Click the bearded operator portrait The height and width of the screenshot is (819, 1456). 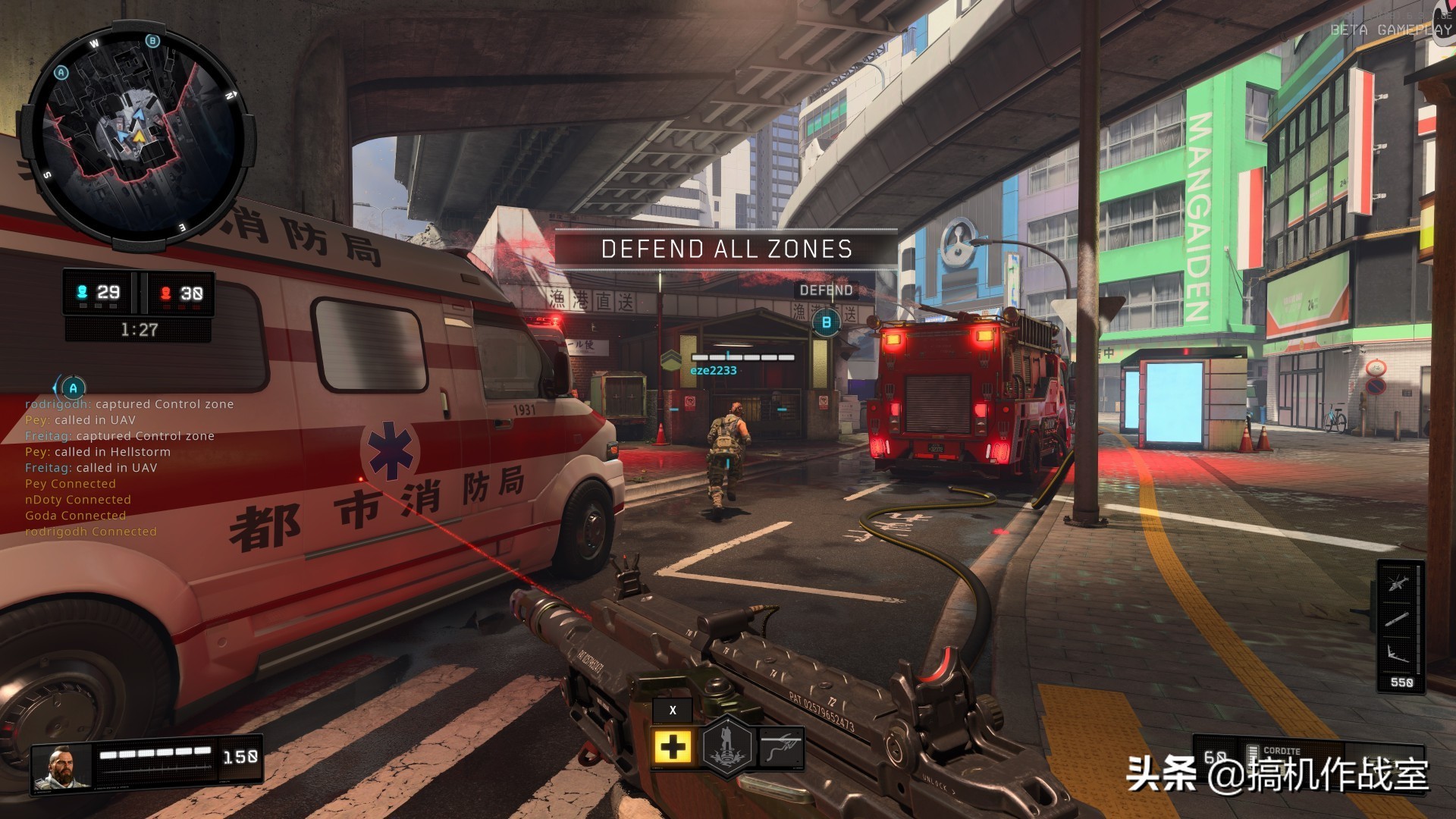61,768
